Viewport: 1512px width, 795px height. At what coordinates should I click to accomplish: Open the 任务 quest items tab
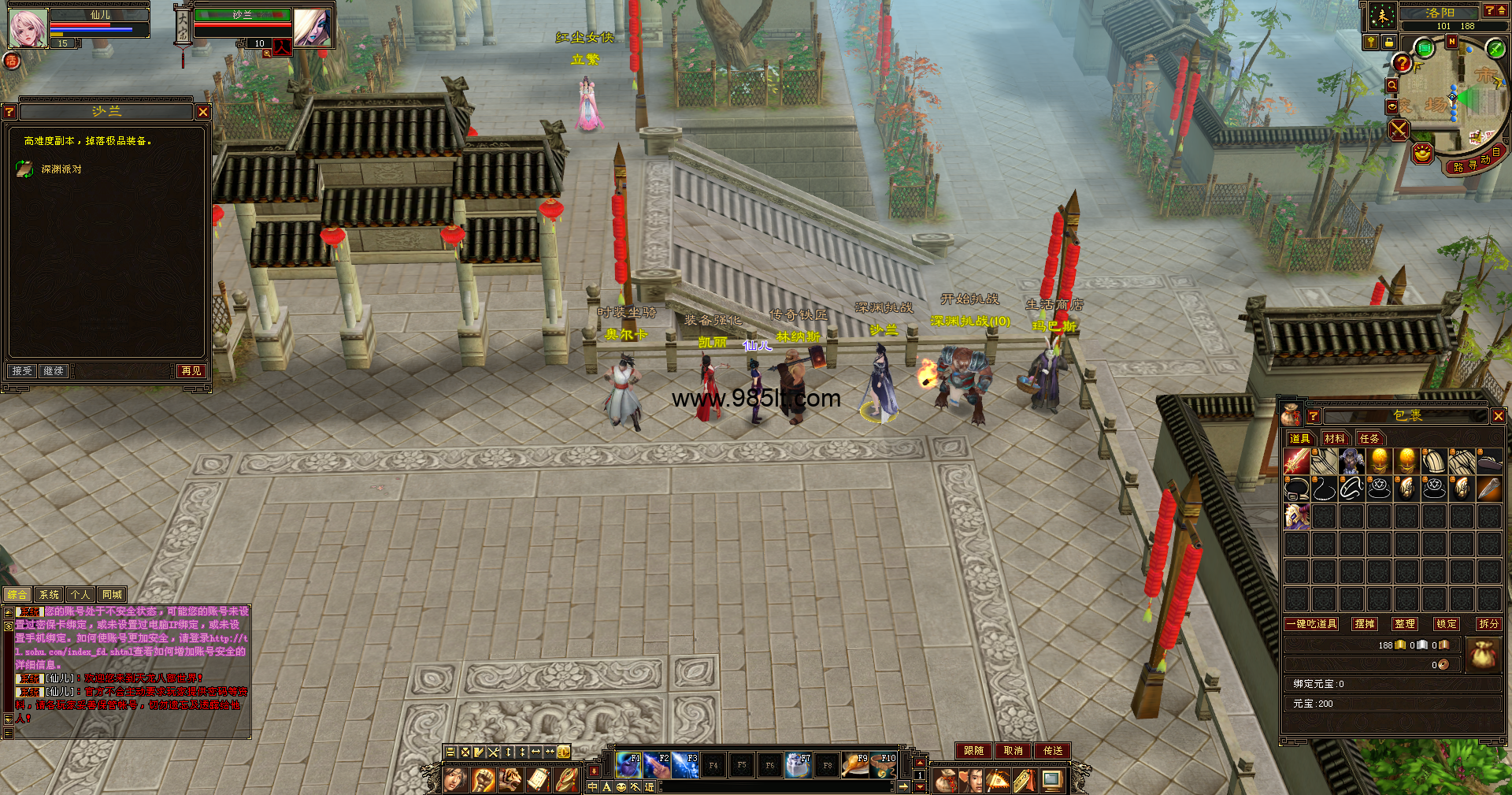(x=1369, y=439)
